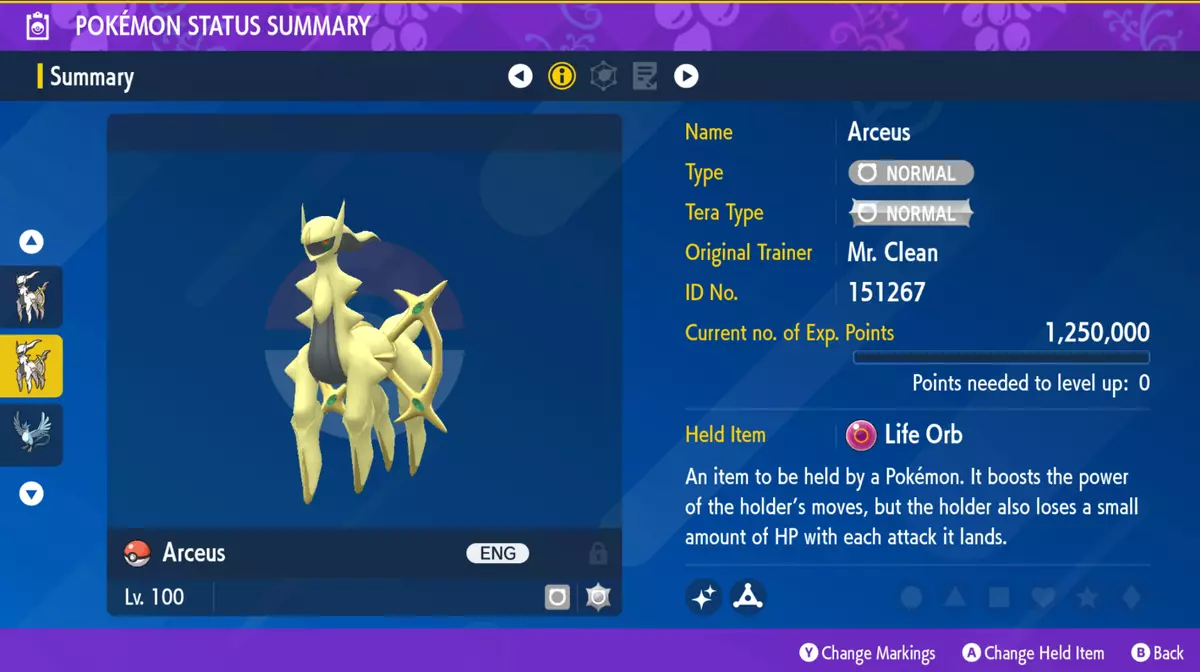This screenshot has width=1200, height=672.
Task: Toggle the diamond marking symbol
Action: (1131, 598)
